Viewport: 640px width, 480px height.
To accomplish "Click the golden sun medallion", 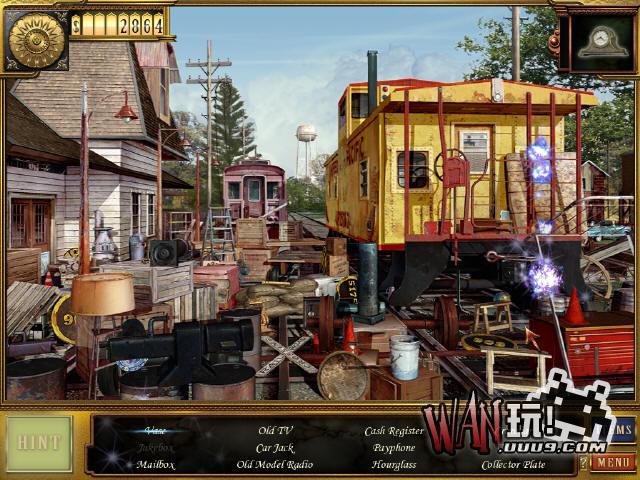I will click(36, 40).
